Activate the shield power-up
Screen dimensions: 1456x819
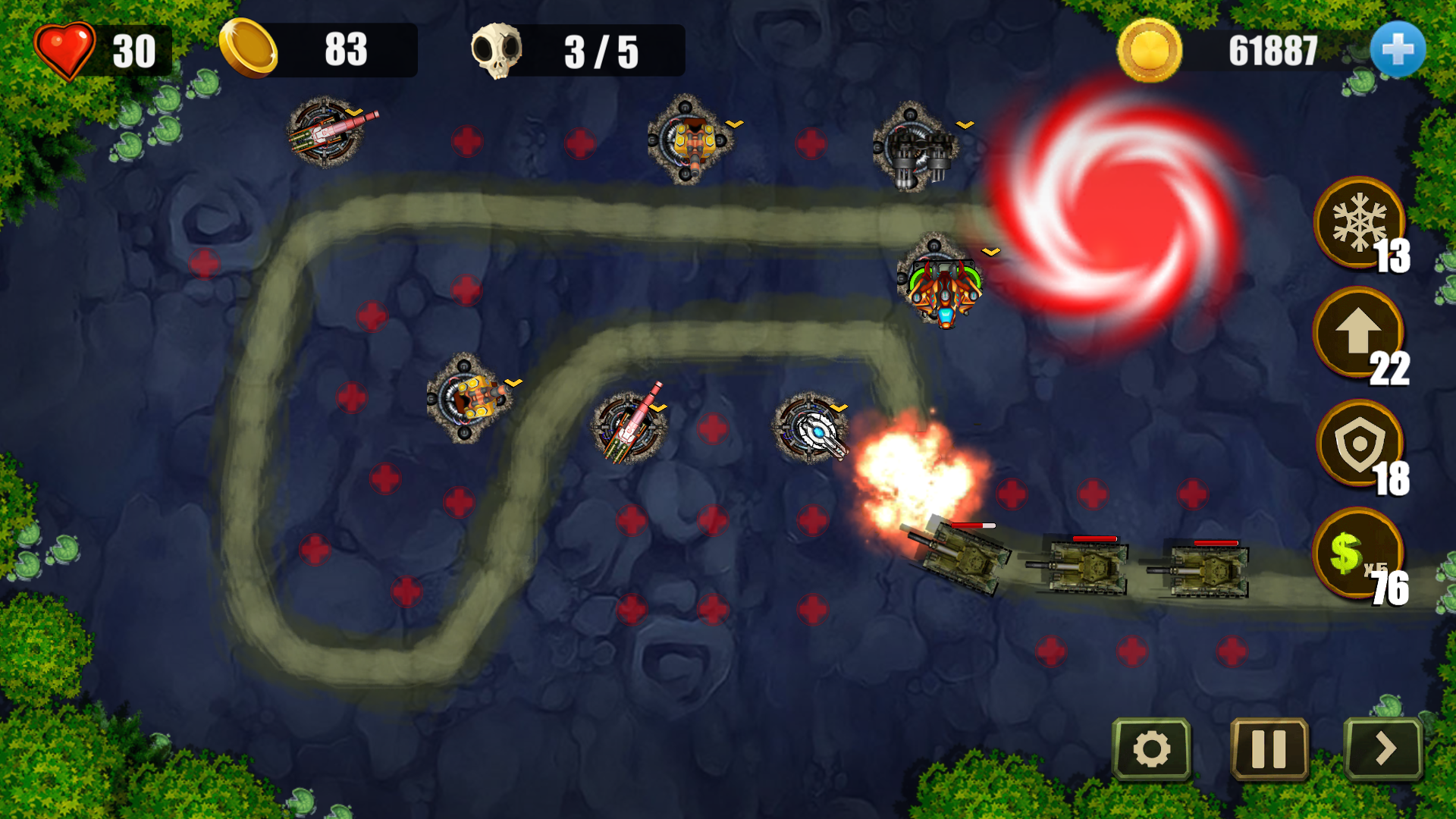tap(1359, 444)
